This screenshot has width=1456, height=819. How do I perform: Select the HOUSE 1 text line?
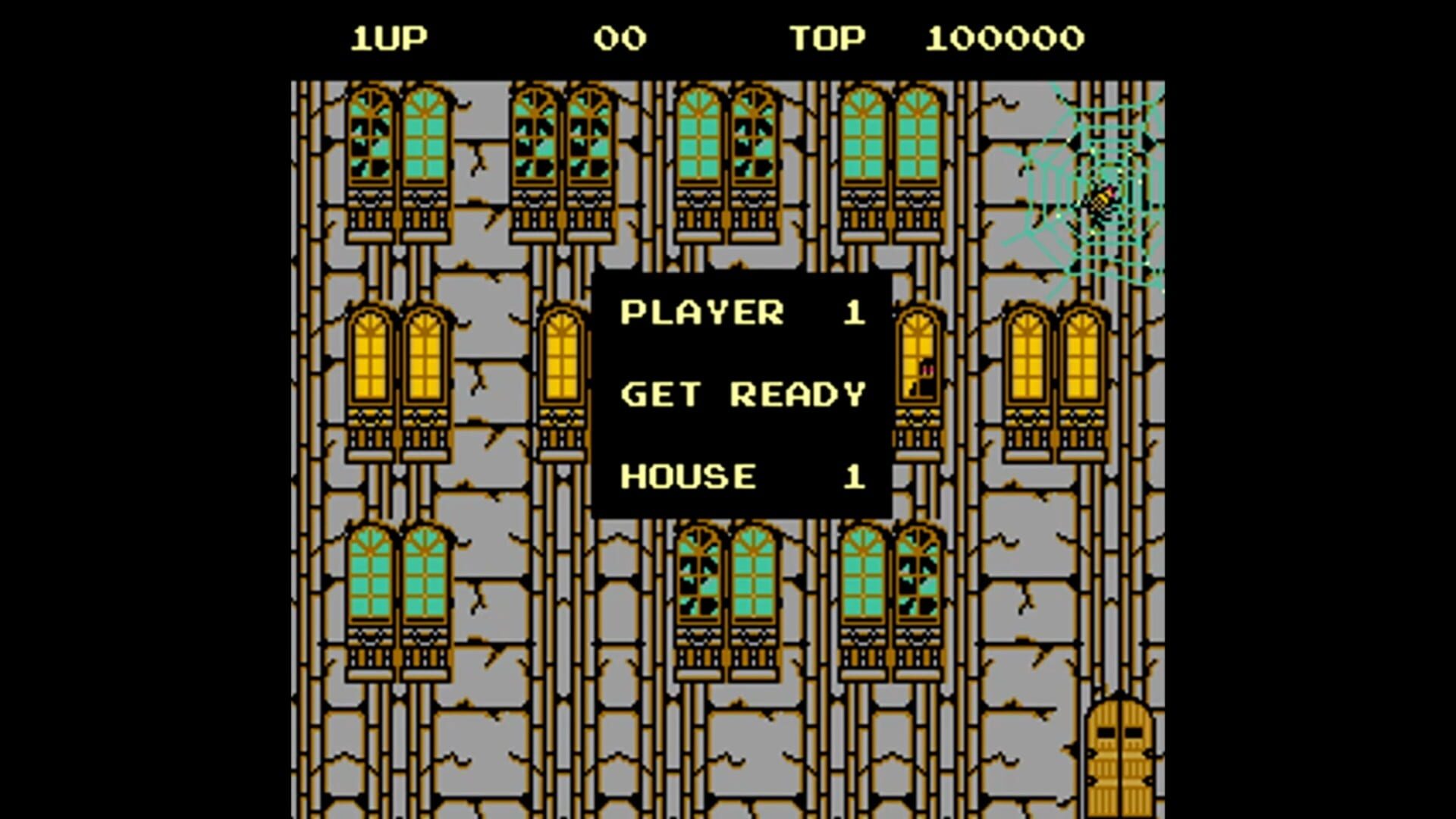[739, 476]
